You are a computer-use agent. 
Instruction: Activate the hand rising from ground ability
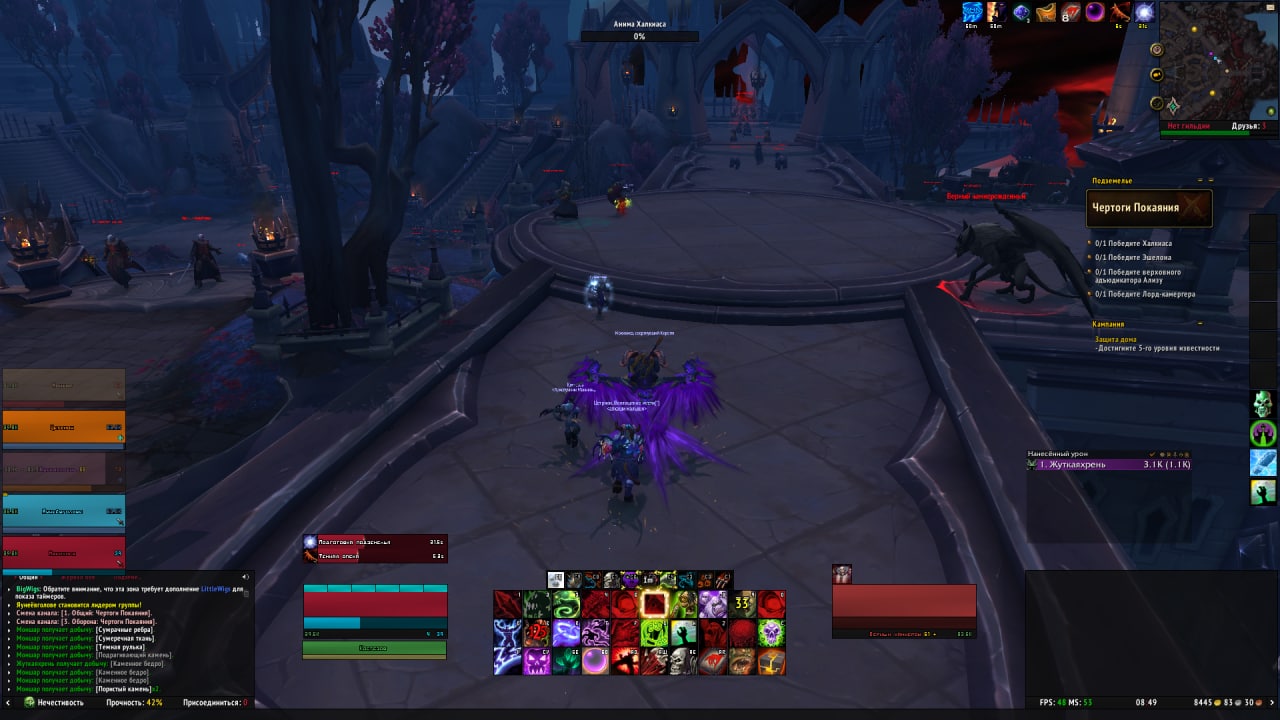683,633
